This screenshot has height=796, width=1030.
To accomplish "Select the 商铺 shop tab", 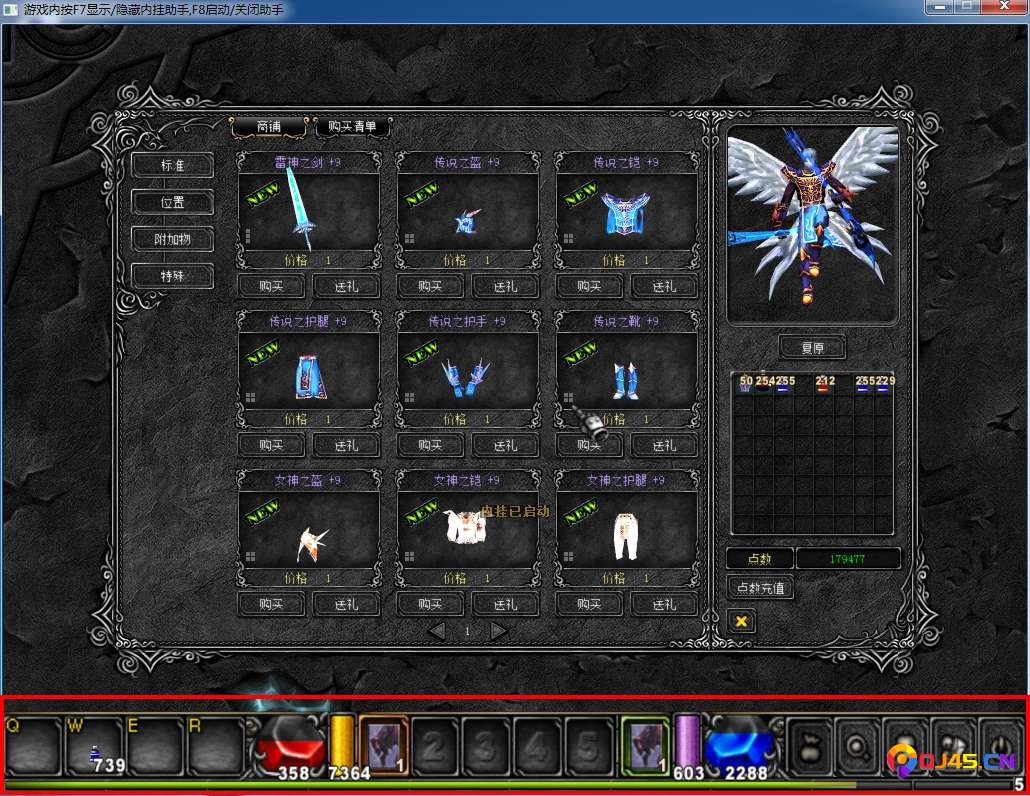I will 268,127.
